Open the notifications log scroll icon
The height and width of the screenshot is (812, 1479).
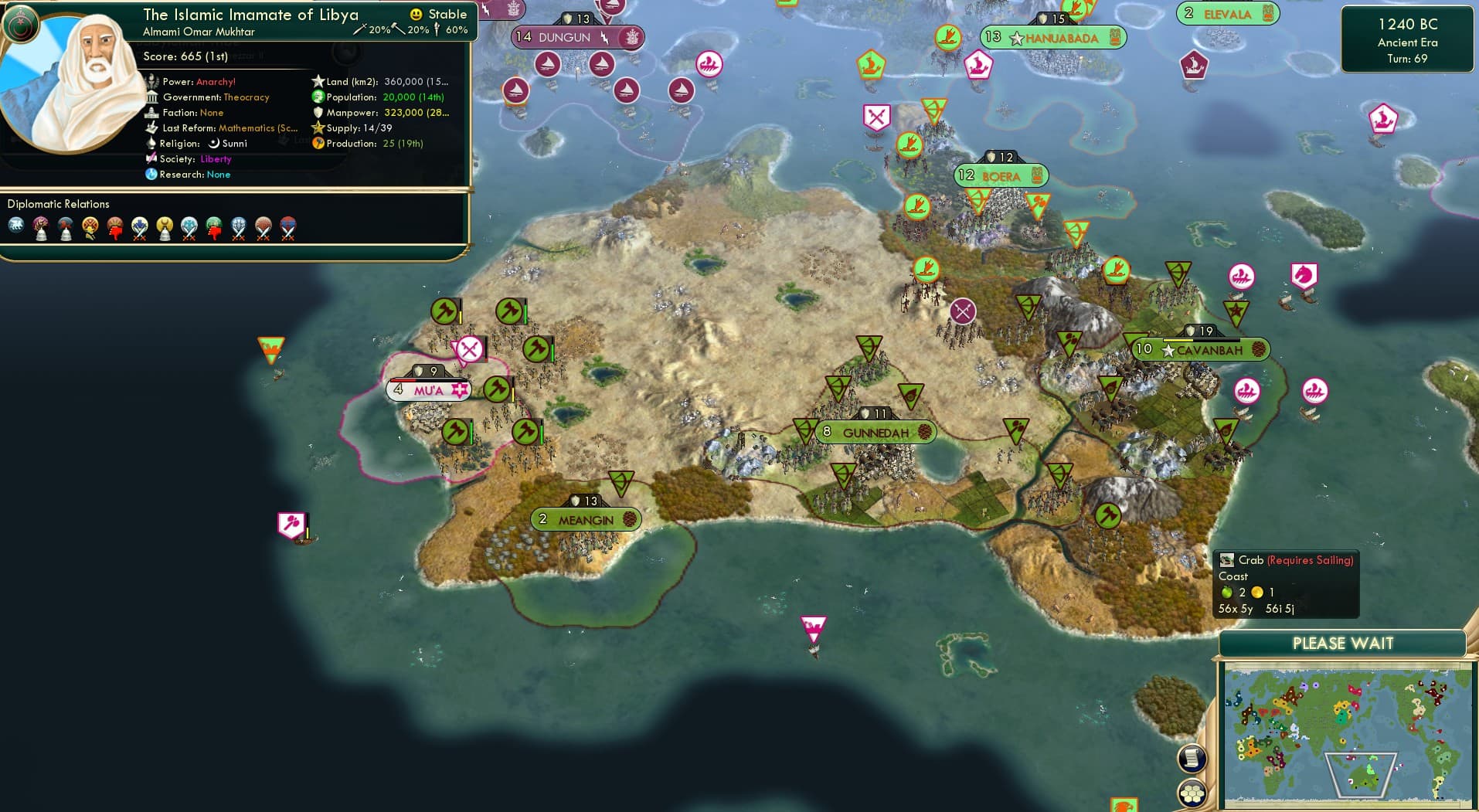pyautogui.click(x=1192, y=759)
